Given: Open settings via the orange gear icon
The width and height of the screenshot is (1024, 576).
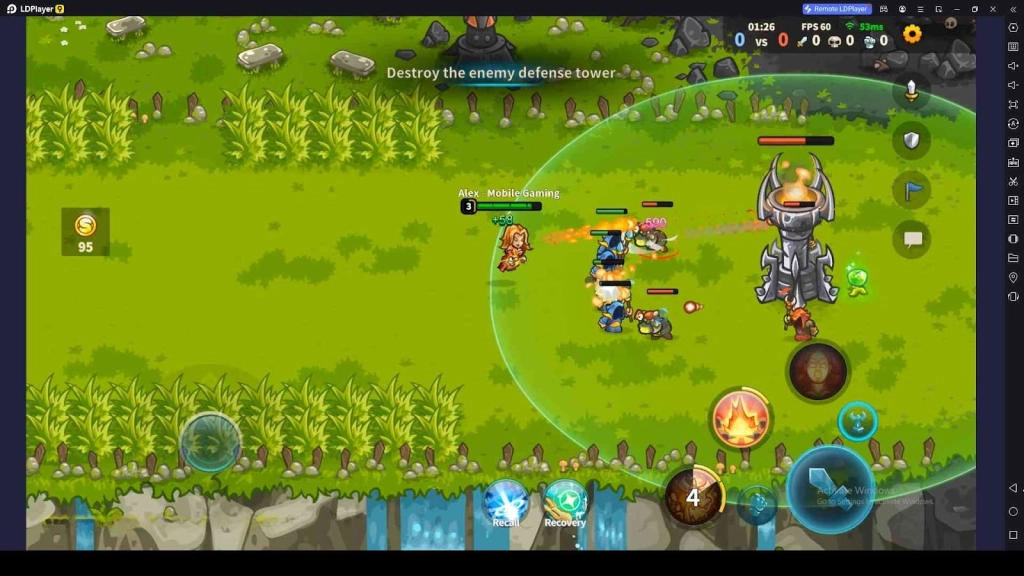Looking at the screenshot, I should 912,34.
